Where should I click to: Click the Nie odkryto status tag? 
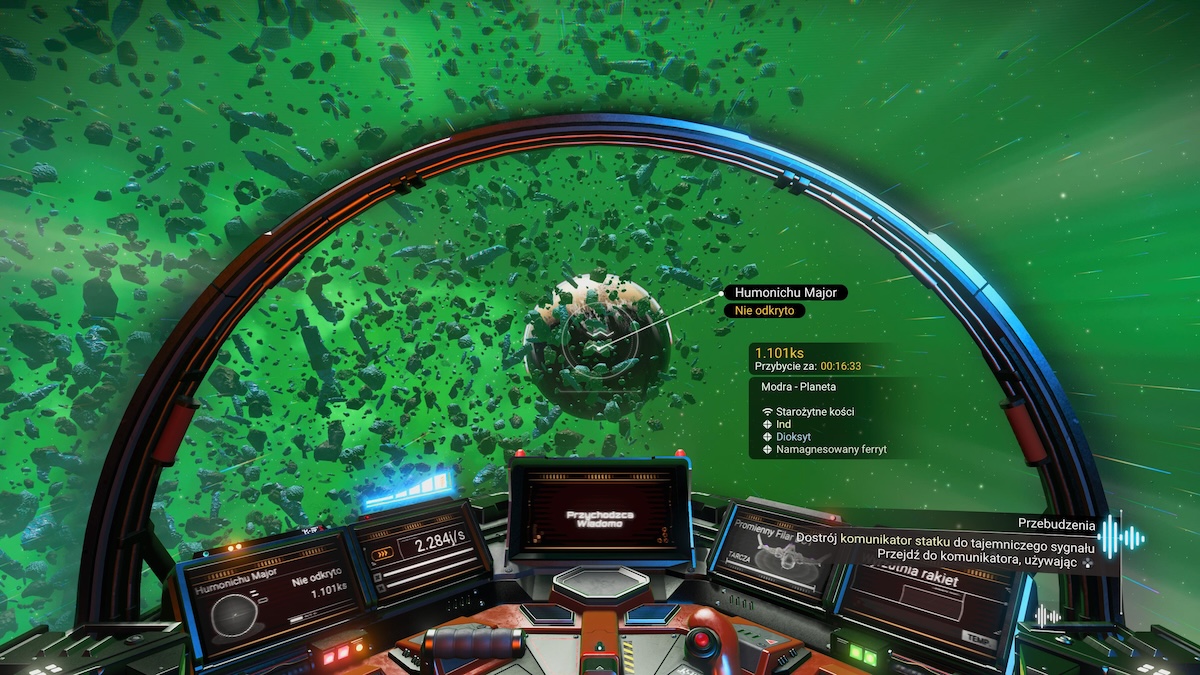[x=764, y=311]
